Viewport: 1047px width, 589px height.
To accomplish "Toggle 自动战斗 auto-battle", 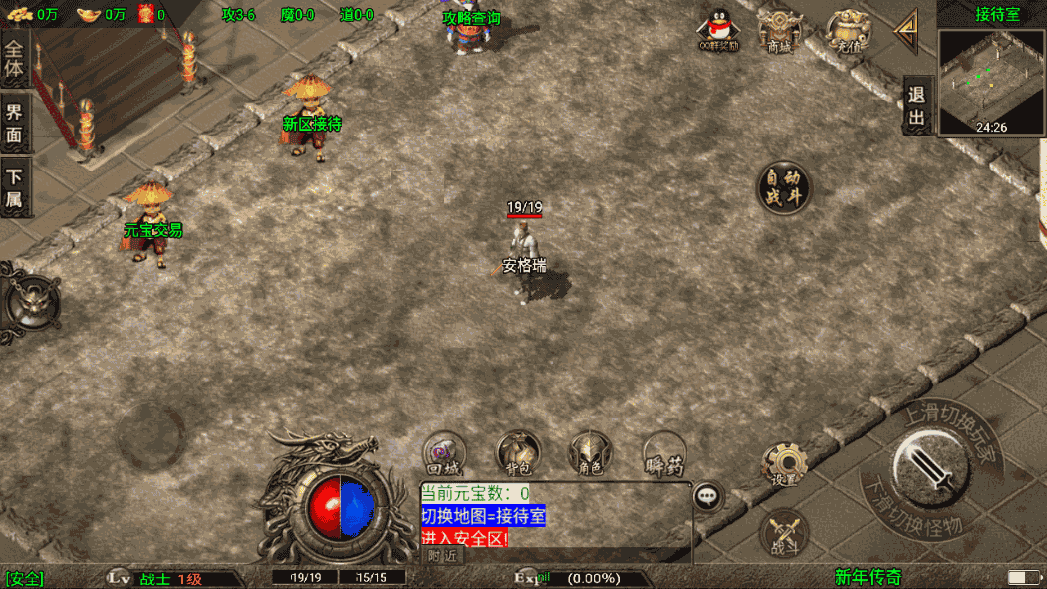I will click(783, 187).
